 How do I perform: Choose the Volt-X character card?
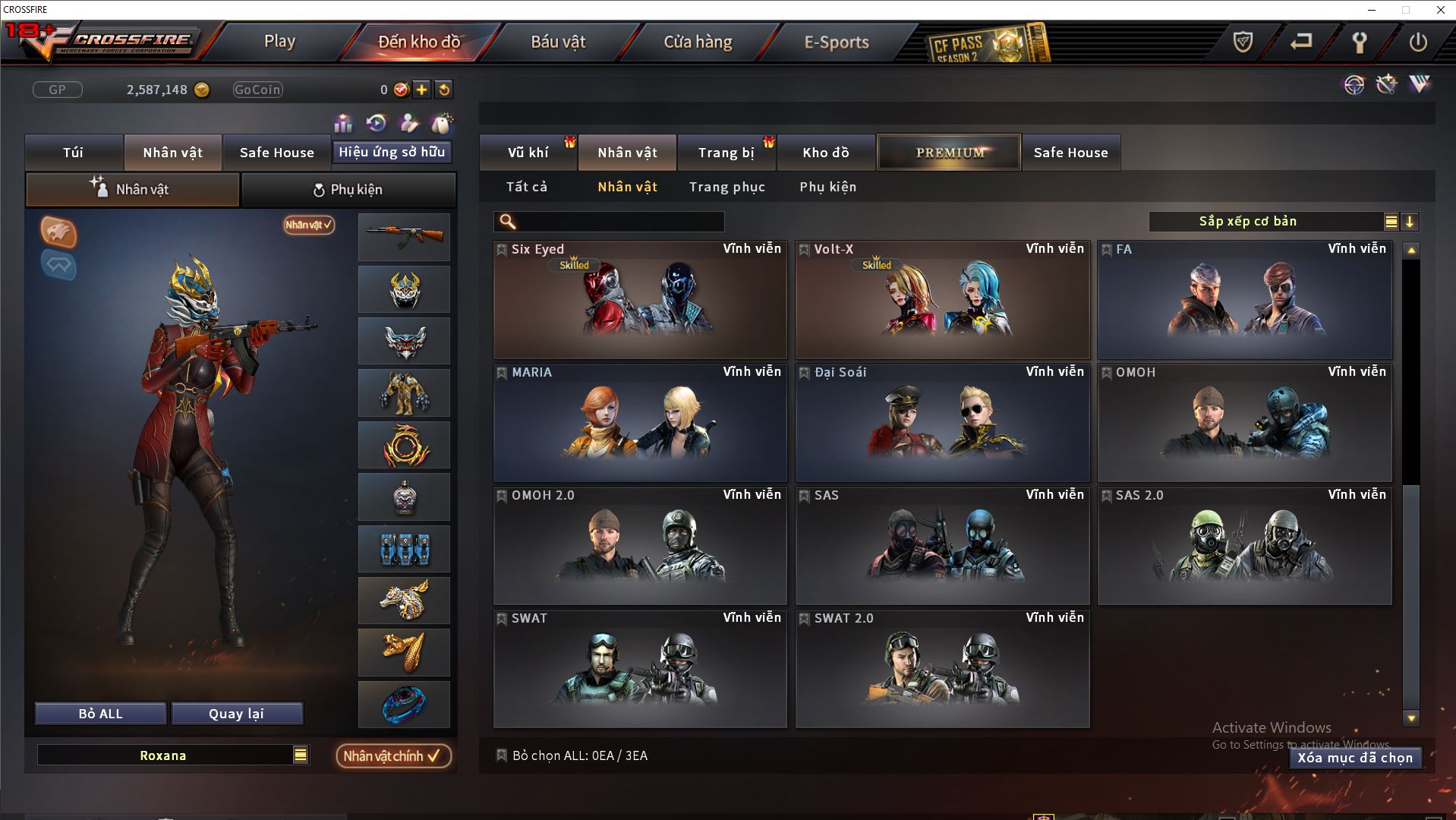point(942,301)
